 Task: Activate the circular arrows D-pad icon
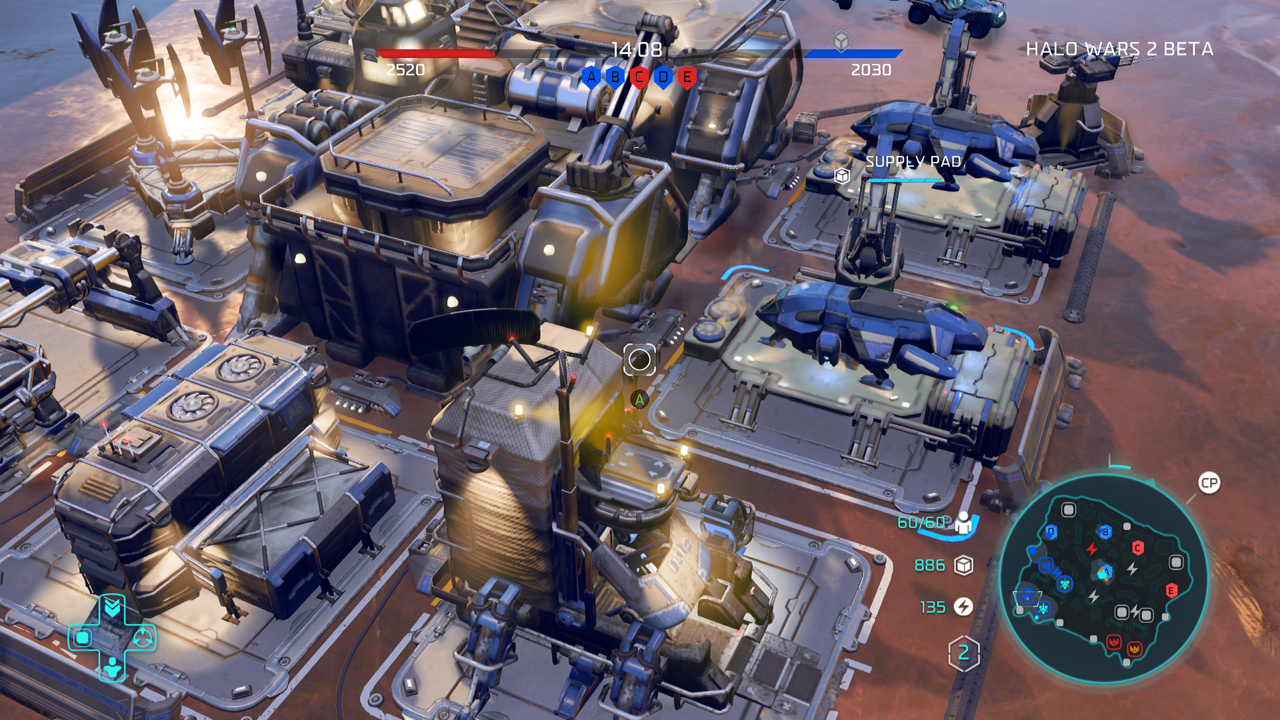point(143,637)
